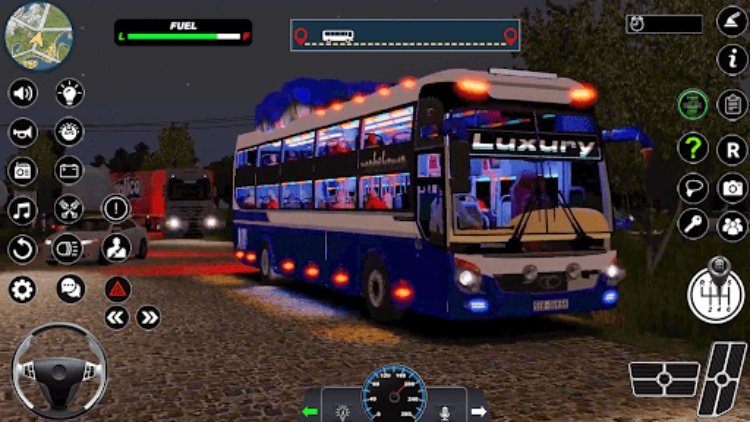The width and height of the screenshot is (750, 422).
Task: Click the right double-chevron button
Action: [x=148, y=318]
